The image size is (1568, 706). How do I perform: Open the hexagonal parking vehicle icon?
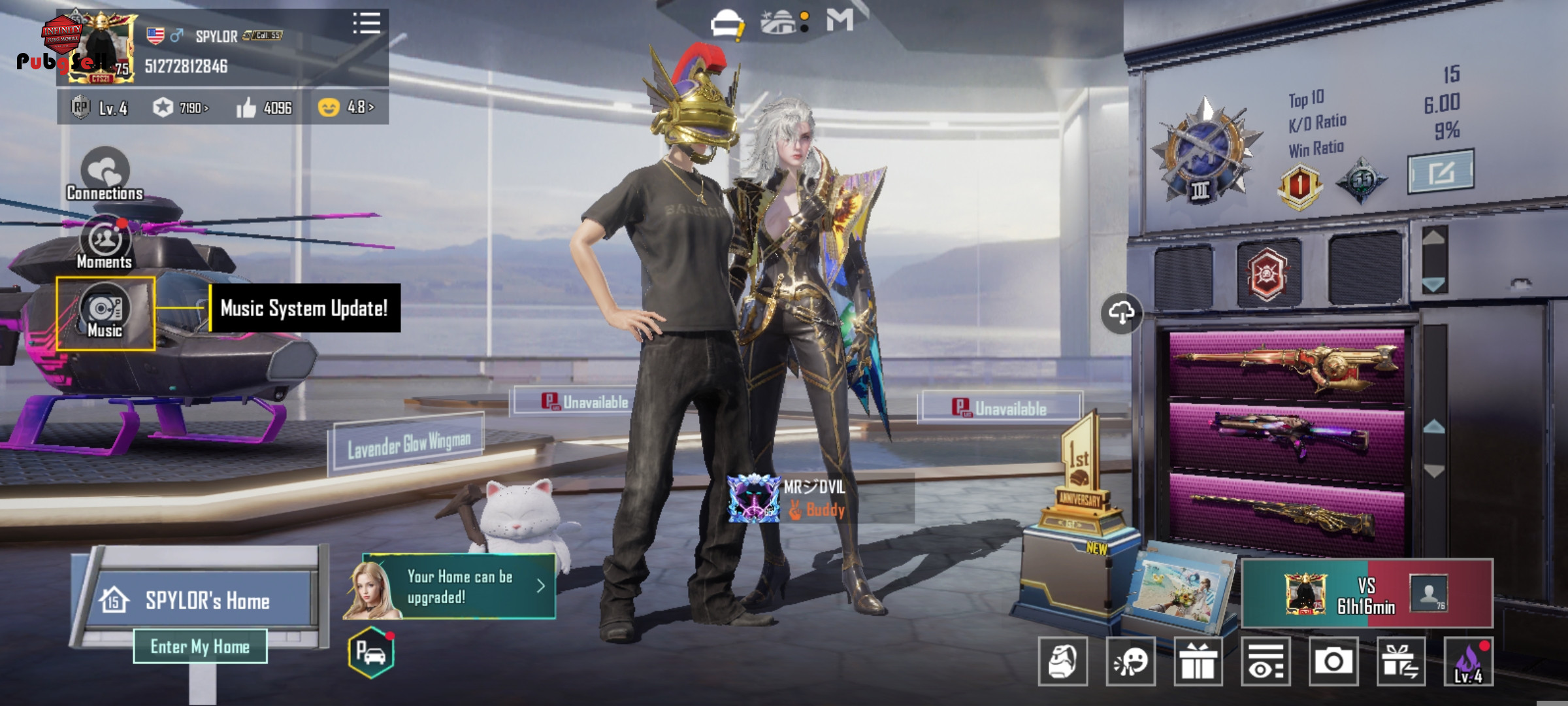point(371,652)
